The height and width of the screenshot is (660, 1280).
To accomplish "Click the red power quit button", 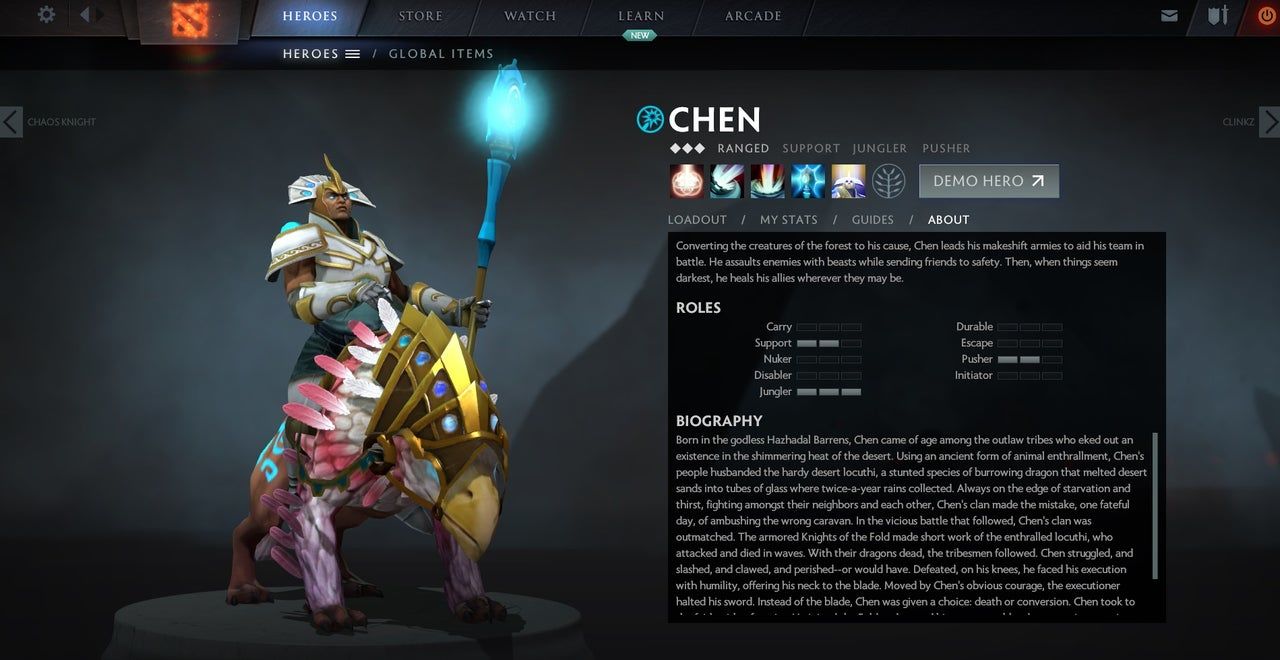I will [1266, 16].
